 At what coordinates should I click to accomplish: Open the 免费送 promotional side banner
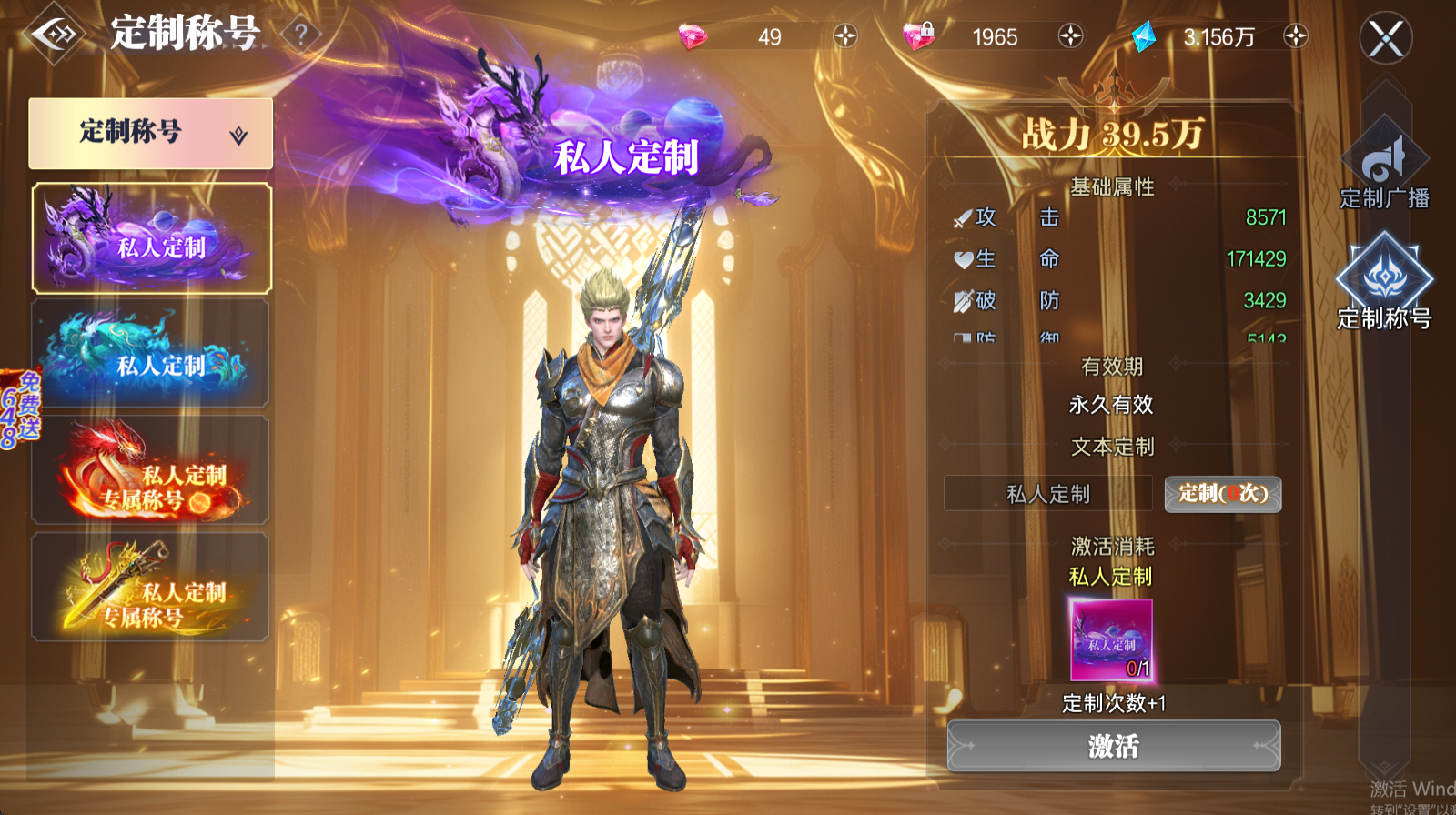(x=20, y=409)
